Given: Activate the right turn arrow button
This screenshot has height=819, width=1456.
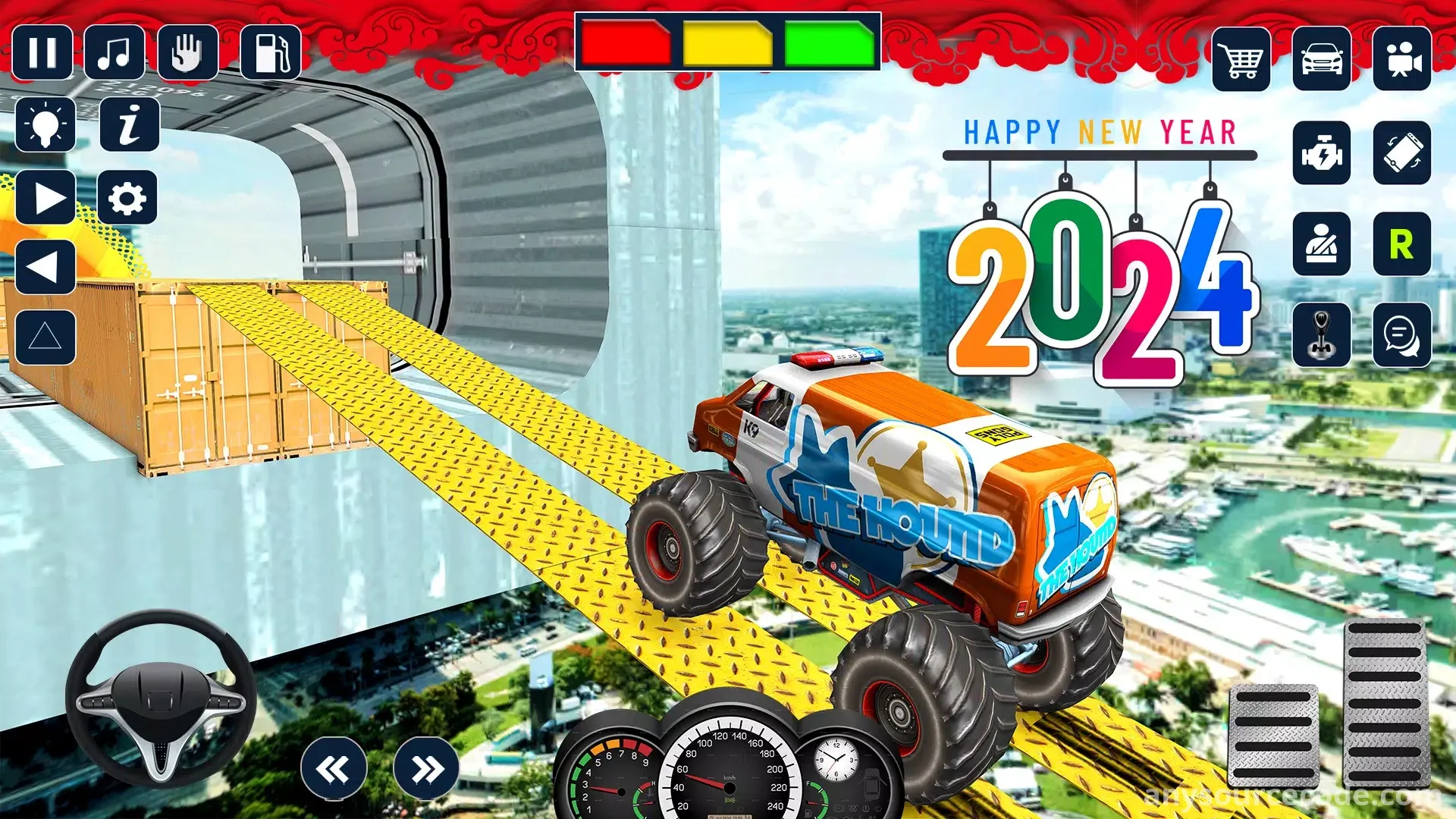Looking at the screenshot, I should tap(45, 199).
